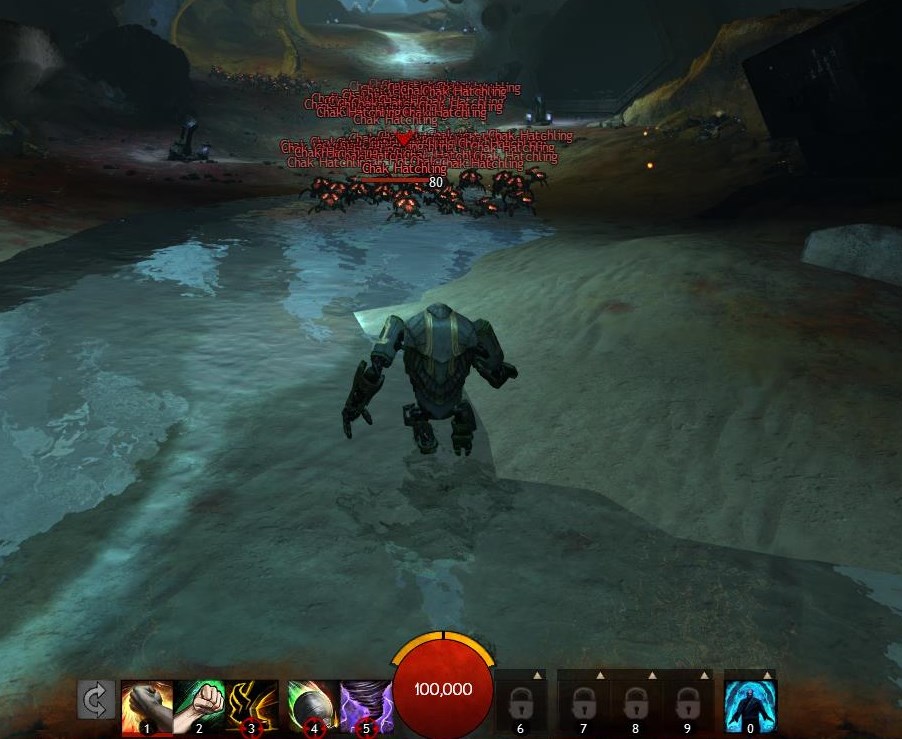Activate the fist punch skill in slot 1
Viewport: 902px width, 739px height.
pyautogui.click(x=146, y=704)
